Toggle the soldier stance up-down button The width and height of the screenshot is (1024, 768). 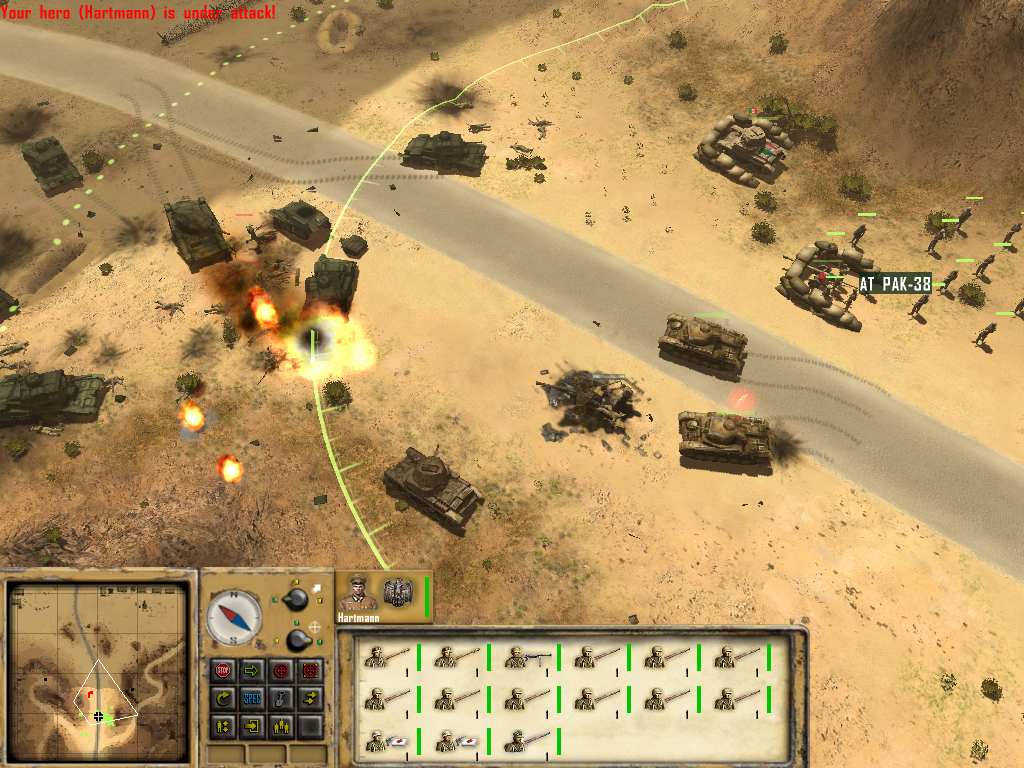[222, 726]
